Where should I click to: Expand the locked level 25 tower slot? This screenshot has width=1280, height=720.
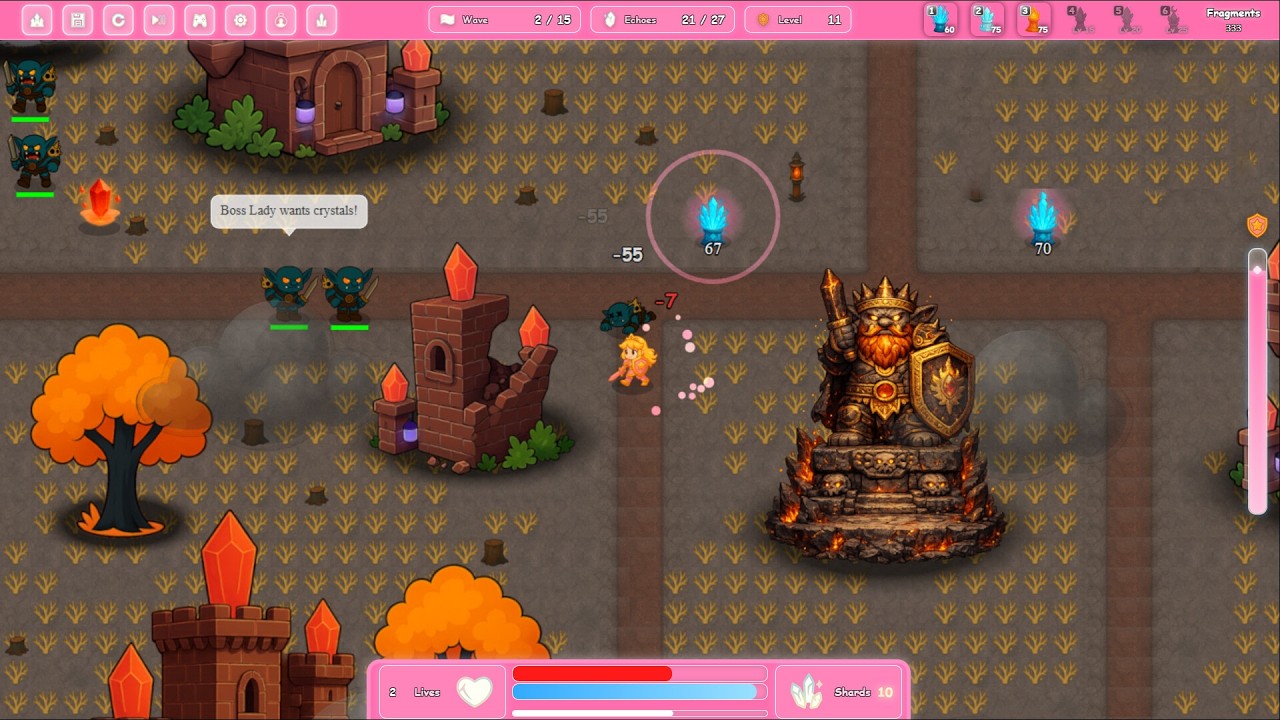pos(1175,20)
